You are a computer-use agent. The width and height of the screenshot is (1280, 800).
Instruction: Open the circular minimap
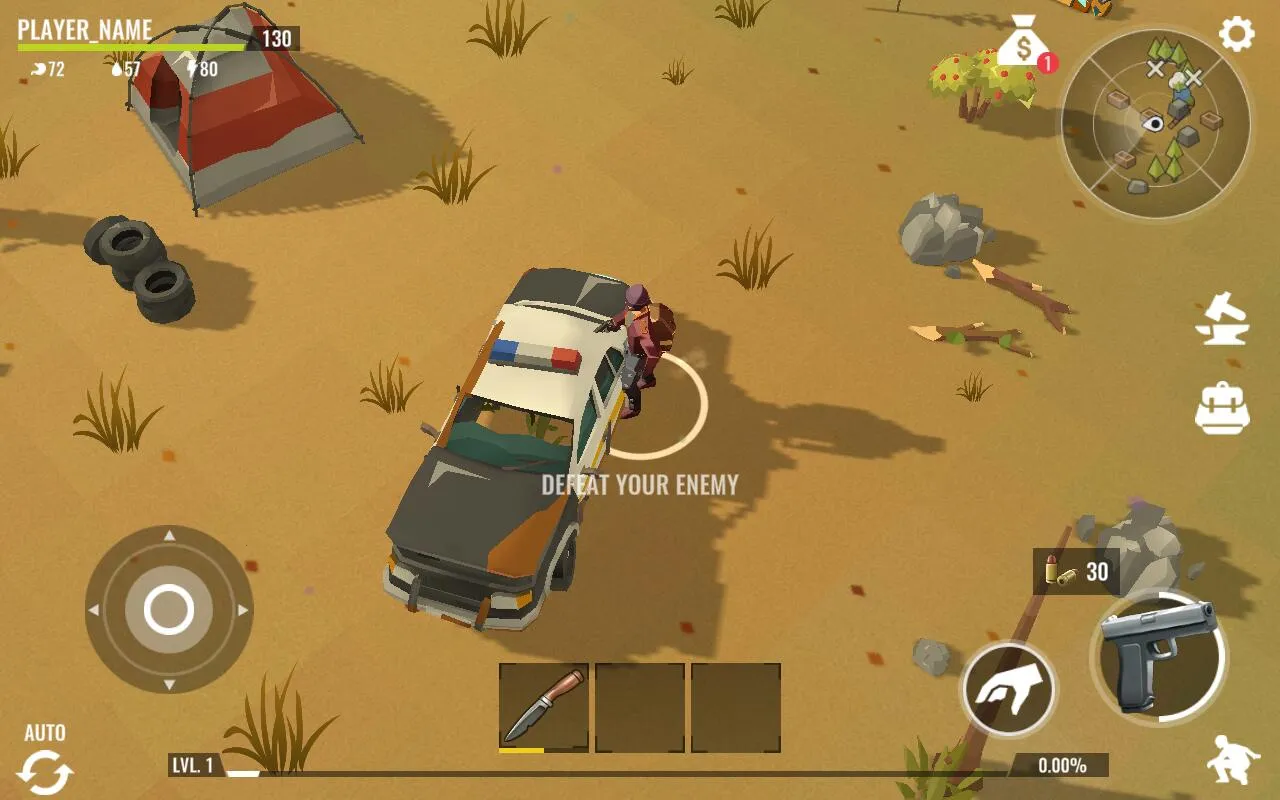coord(1155,122)
